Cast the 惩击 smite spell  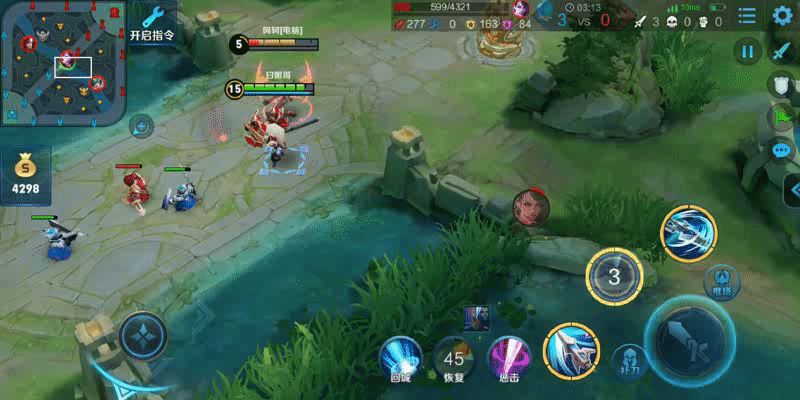[x=508, y=356]
